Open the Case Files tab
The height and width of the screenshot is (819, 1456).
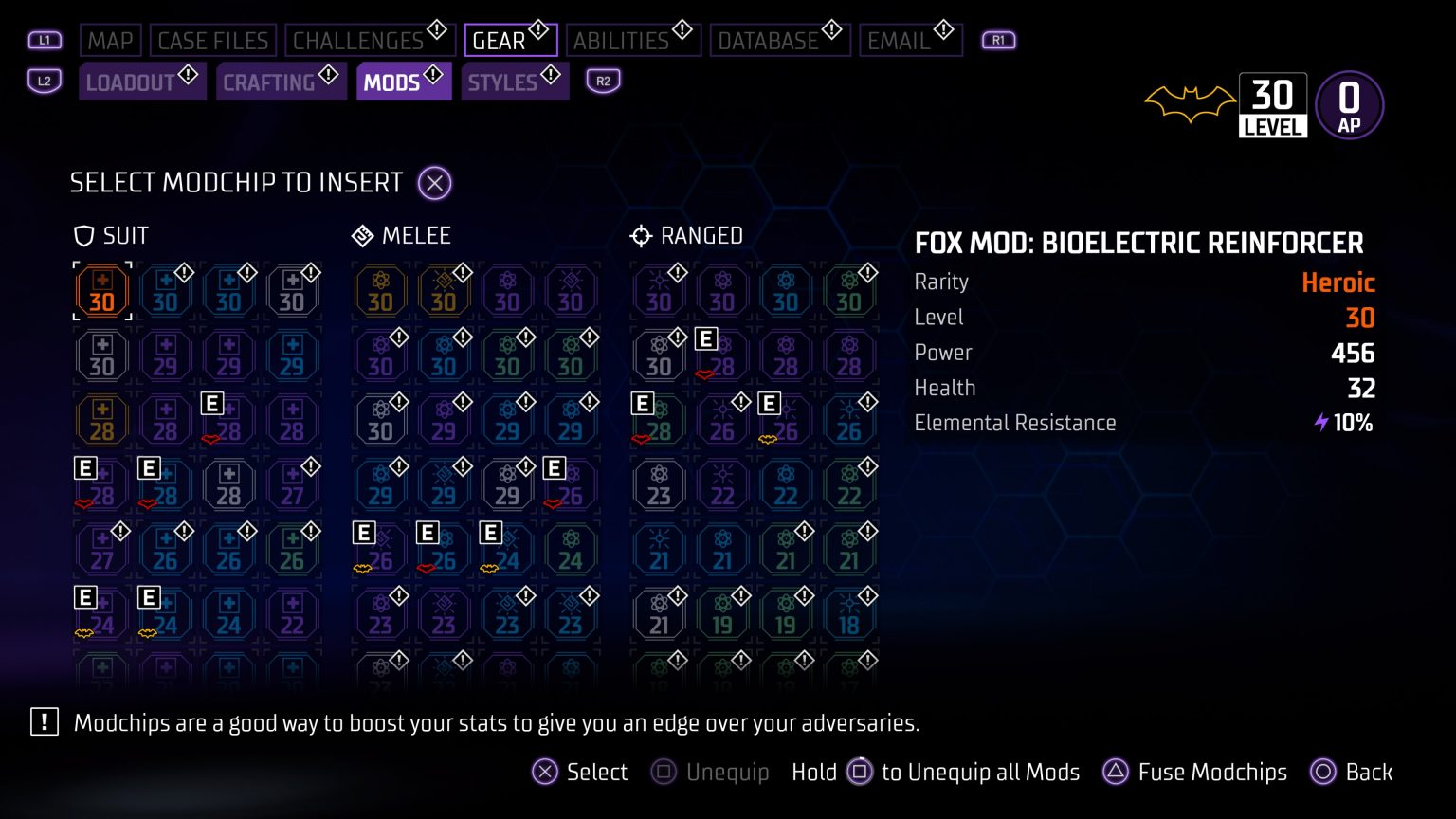click(x=213, y=40)
